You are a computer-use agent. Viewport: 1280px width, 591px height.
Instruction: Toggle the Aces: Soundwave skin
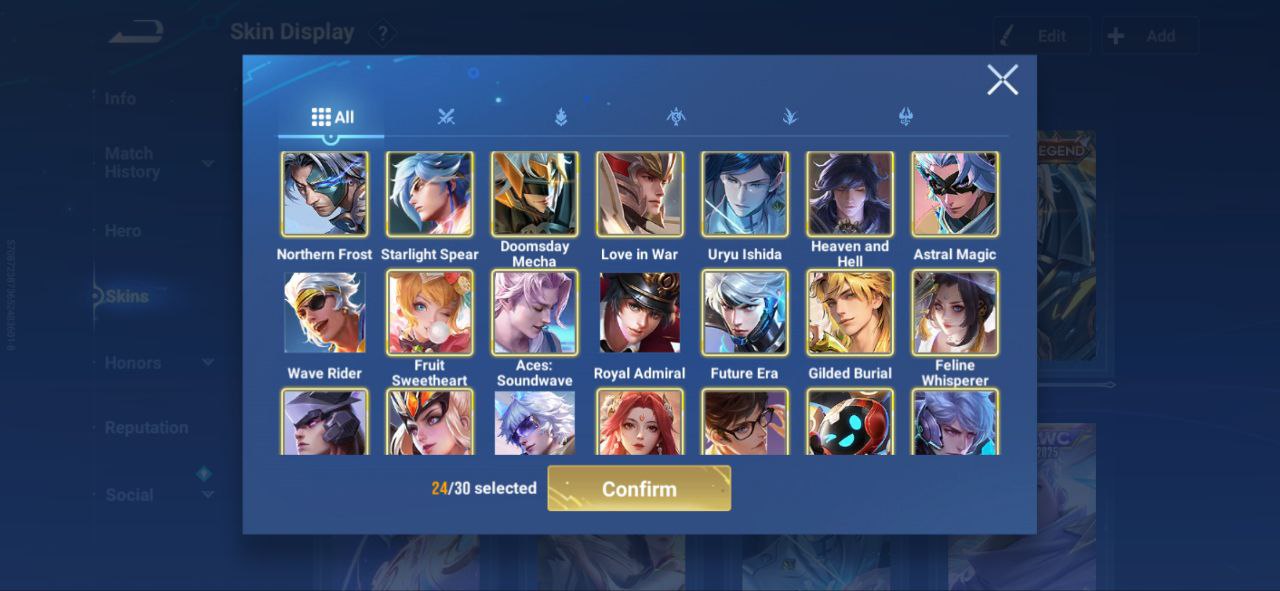pyautogui.click(x=535, y=312)
